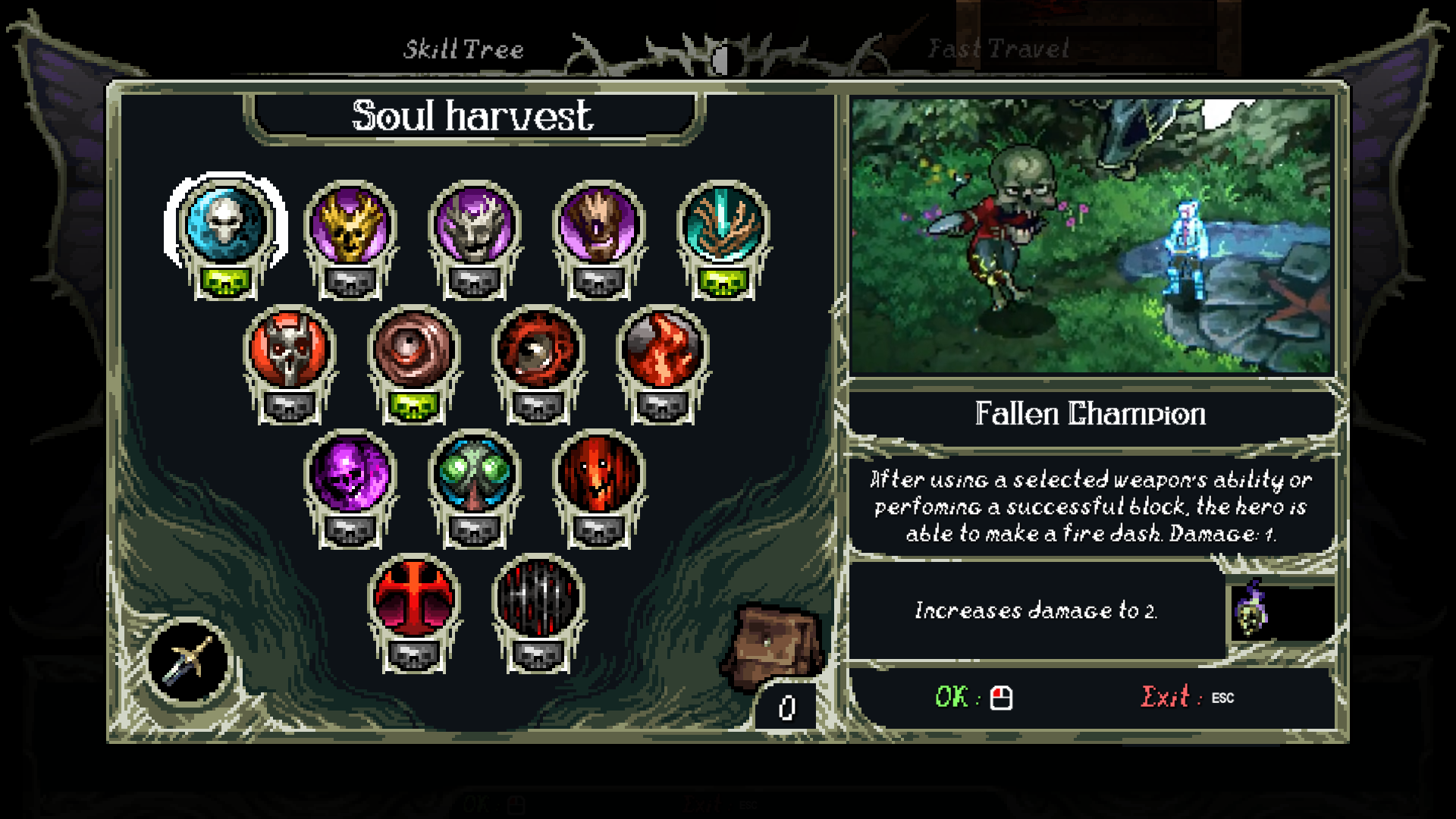Click the dagger weapon selector icon
The width and height of the screenshot is (1456, 819).
pos(189,661)
